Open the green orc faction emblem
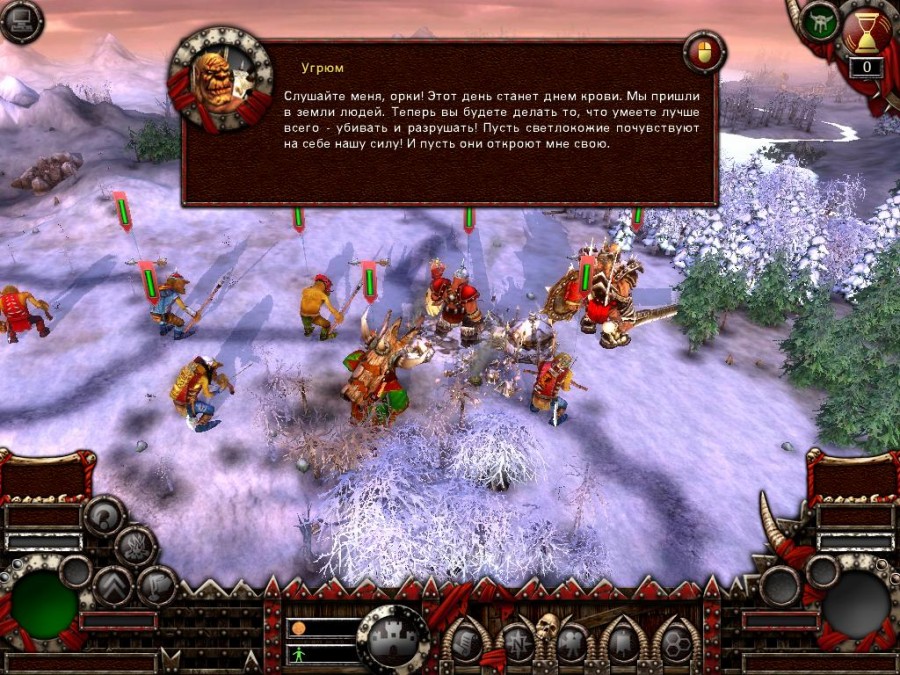Image resolution: width=900 pixels, height=675 pixels. coord(822,22)
